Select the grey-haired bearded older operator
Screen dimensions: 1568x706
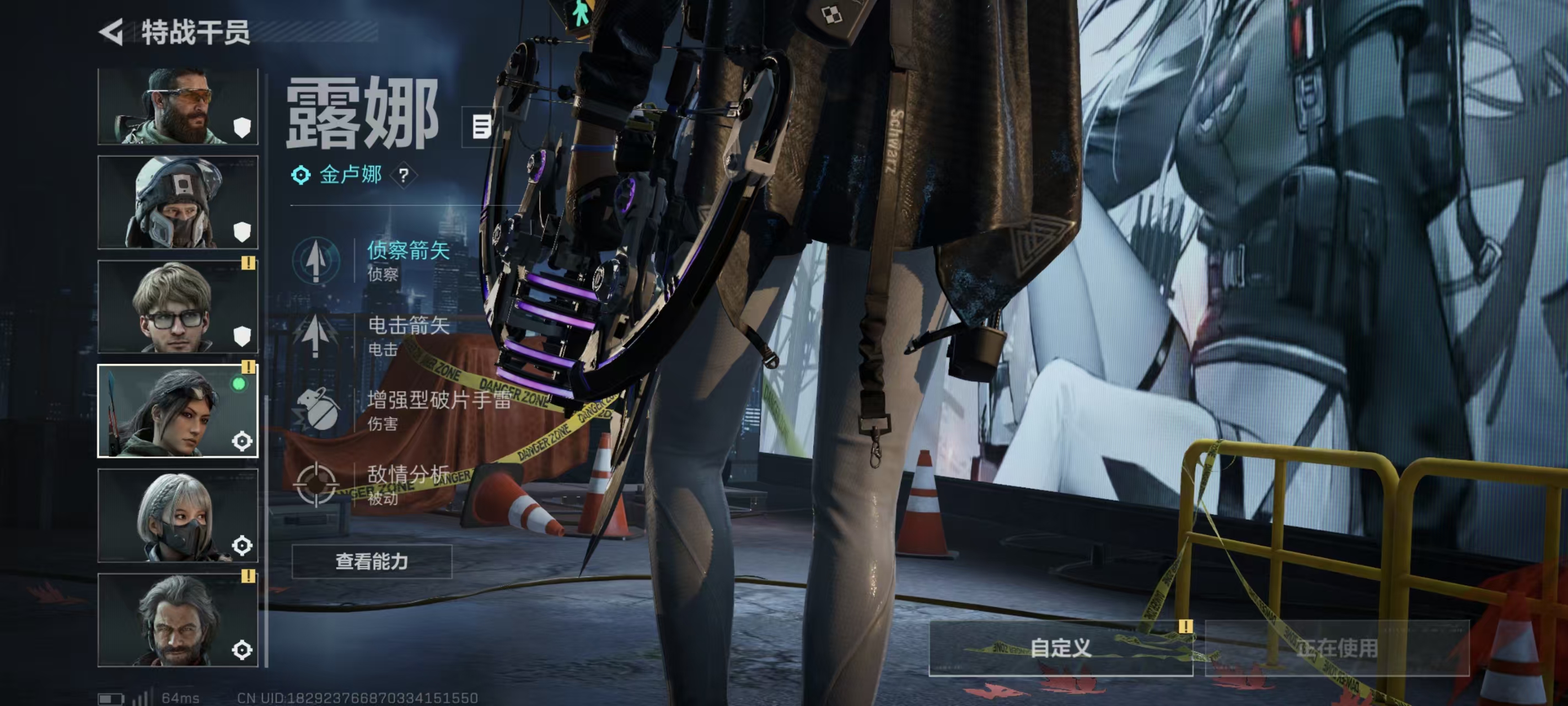(178, 619)
